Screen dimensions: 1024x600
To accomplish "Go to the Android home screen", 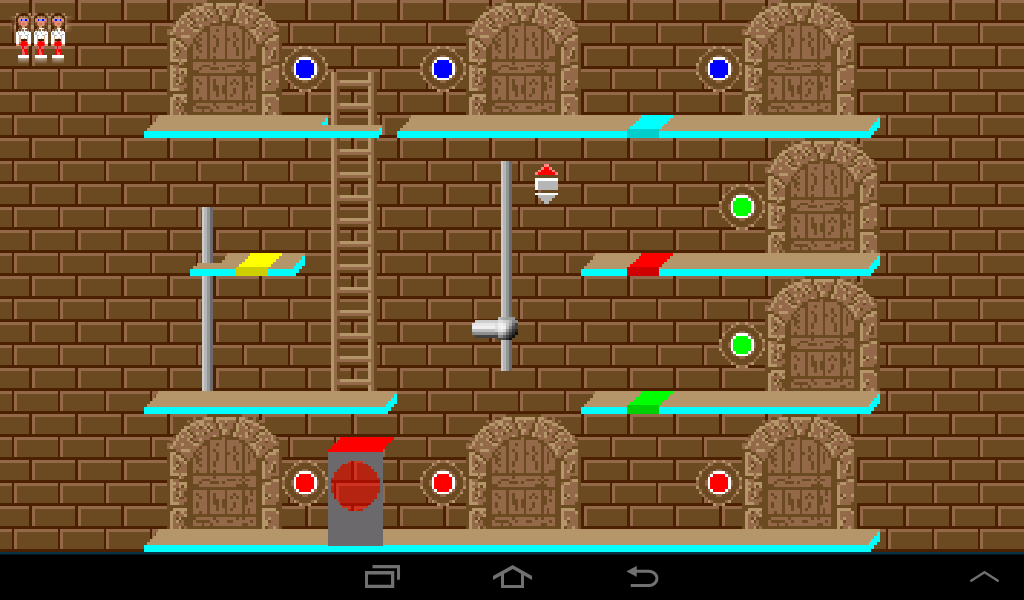I will [512, 577].
